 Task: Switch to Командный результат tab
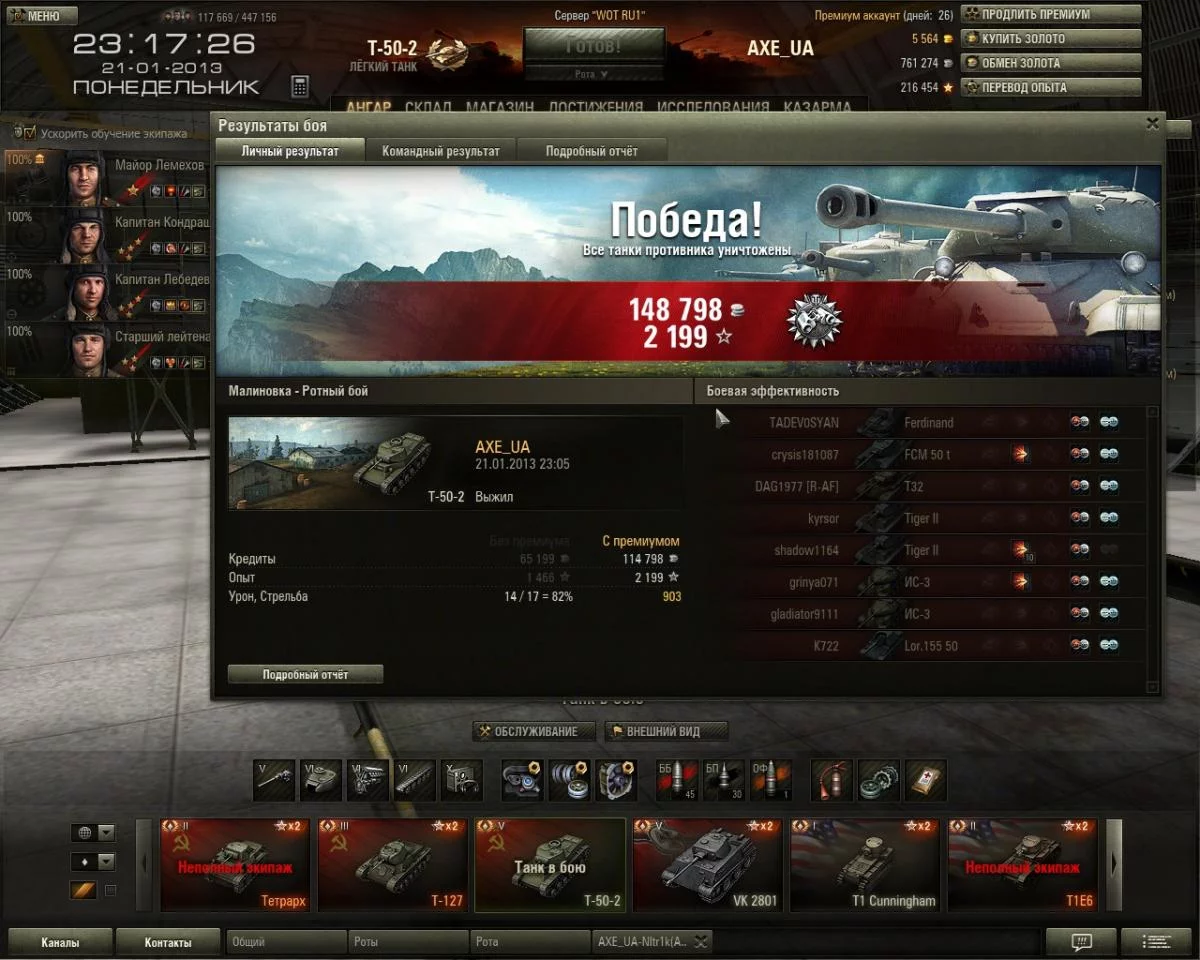coord(440,151)
